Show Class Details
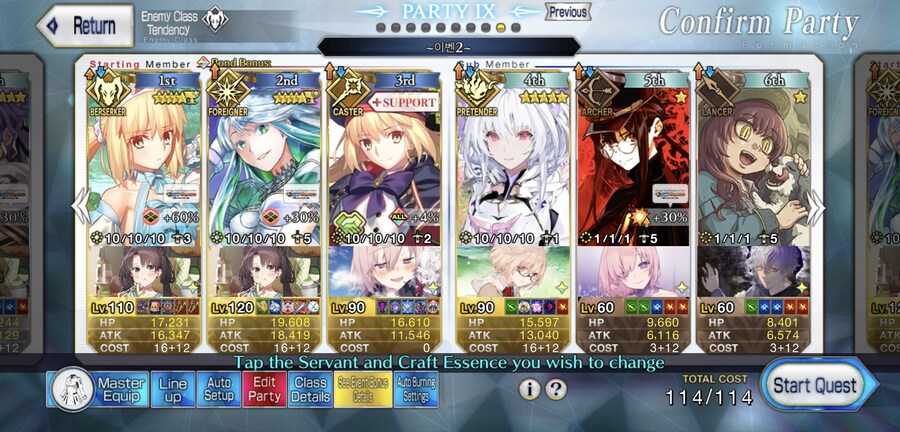Screen dimensions: 900x432 [310, 390]
